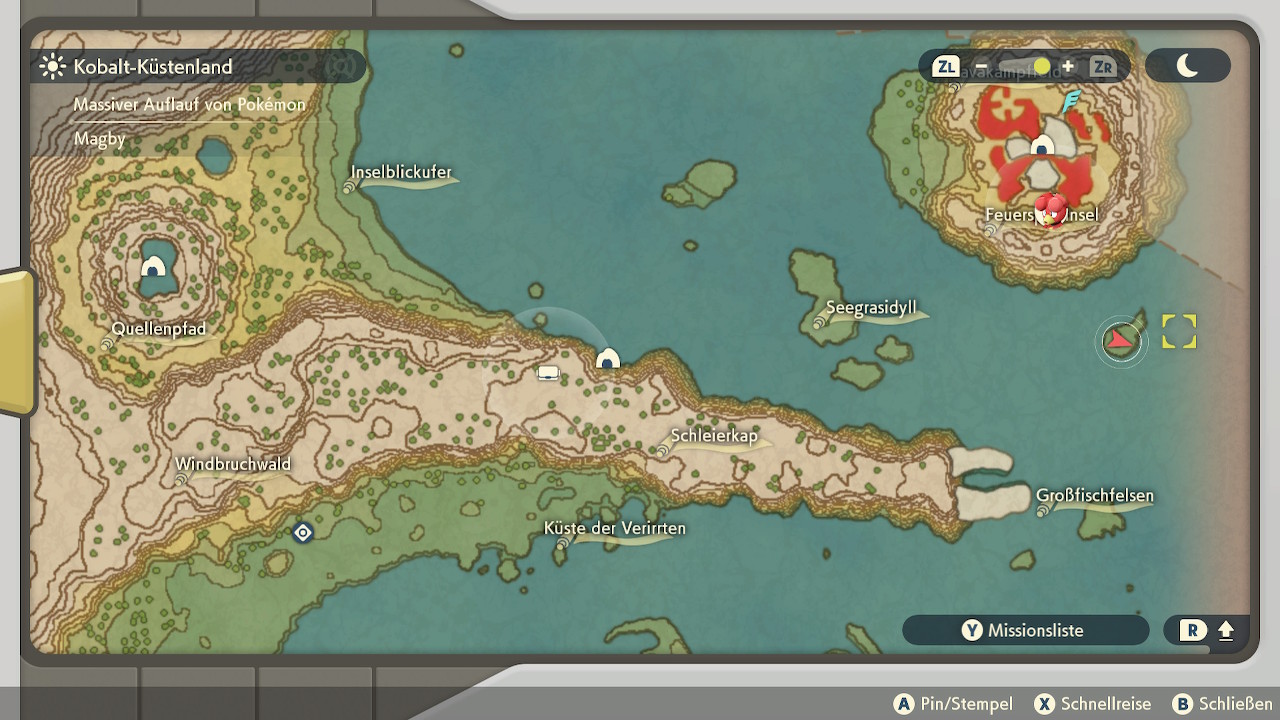Select the blue lightning bolt marker
The width and height of the screenshot is (1280, 720).
click(x=1071, y=101)
